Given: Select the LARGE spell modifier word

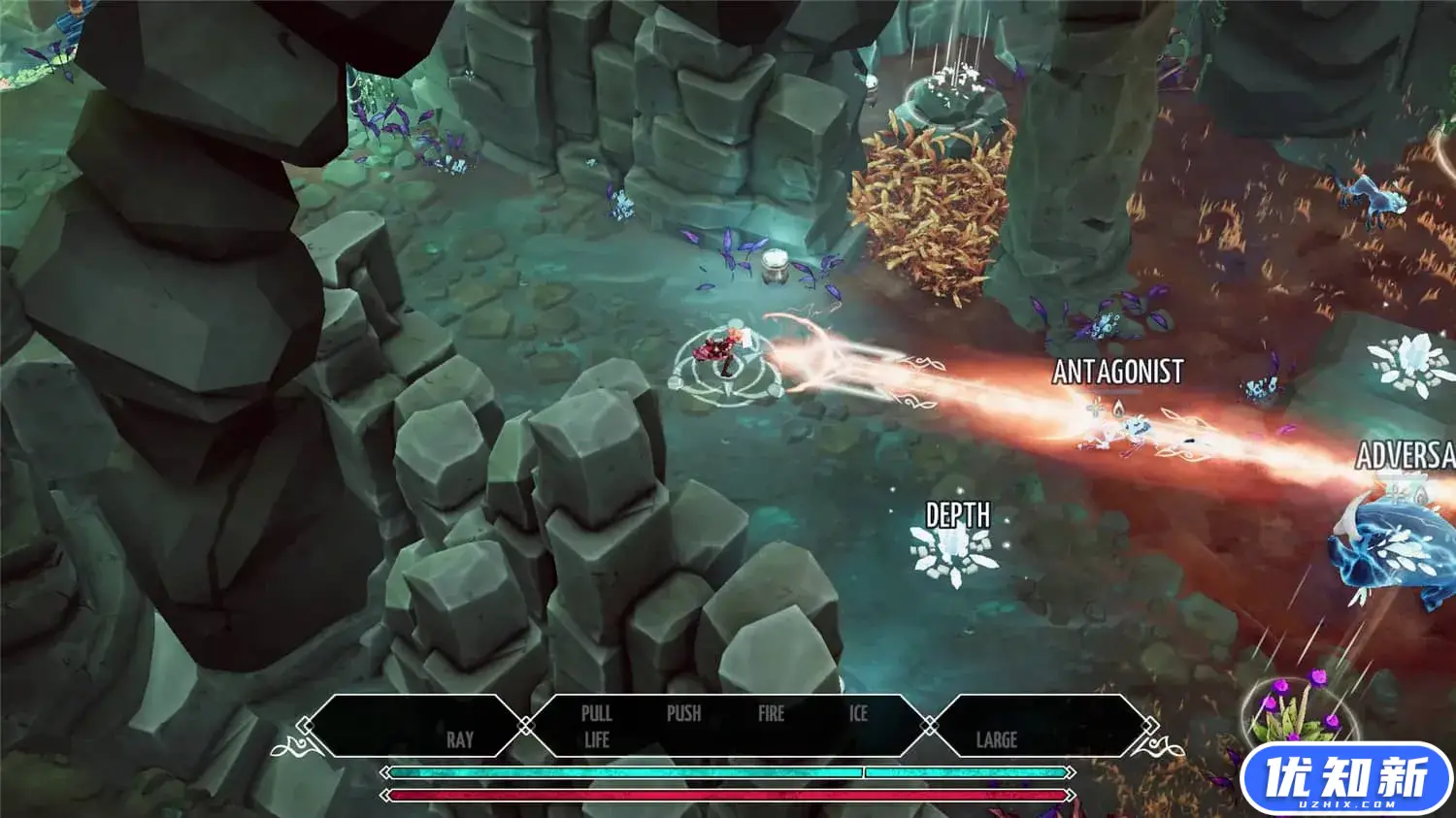Looking at the screenshot, I should (996, 739).
